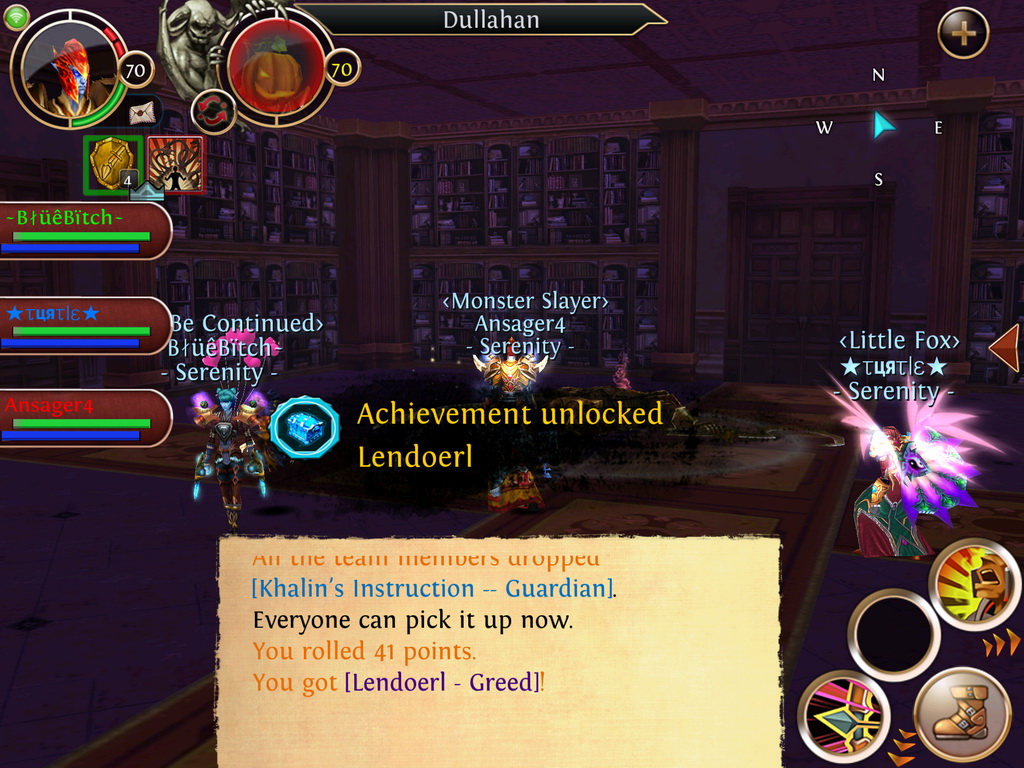The width and height of the screenshot is (1024, 768).
Task: Open the mail envelope icon
Action: click(x=143, y=112)
